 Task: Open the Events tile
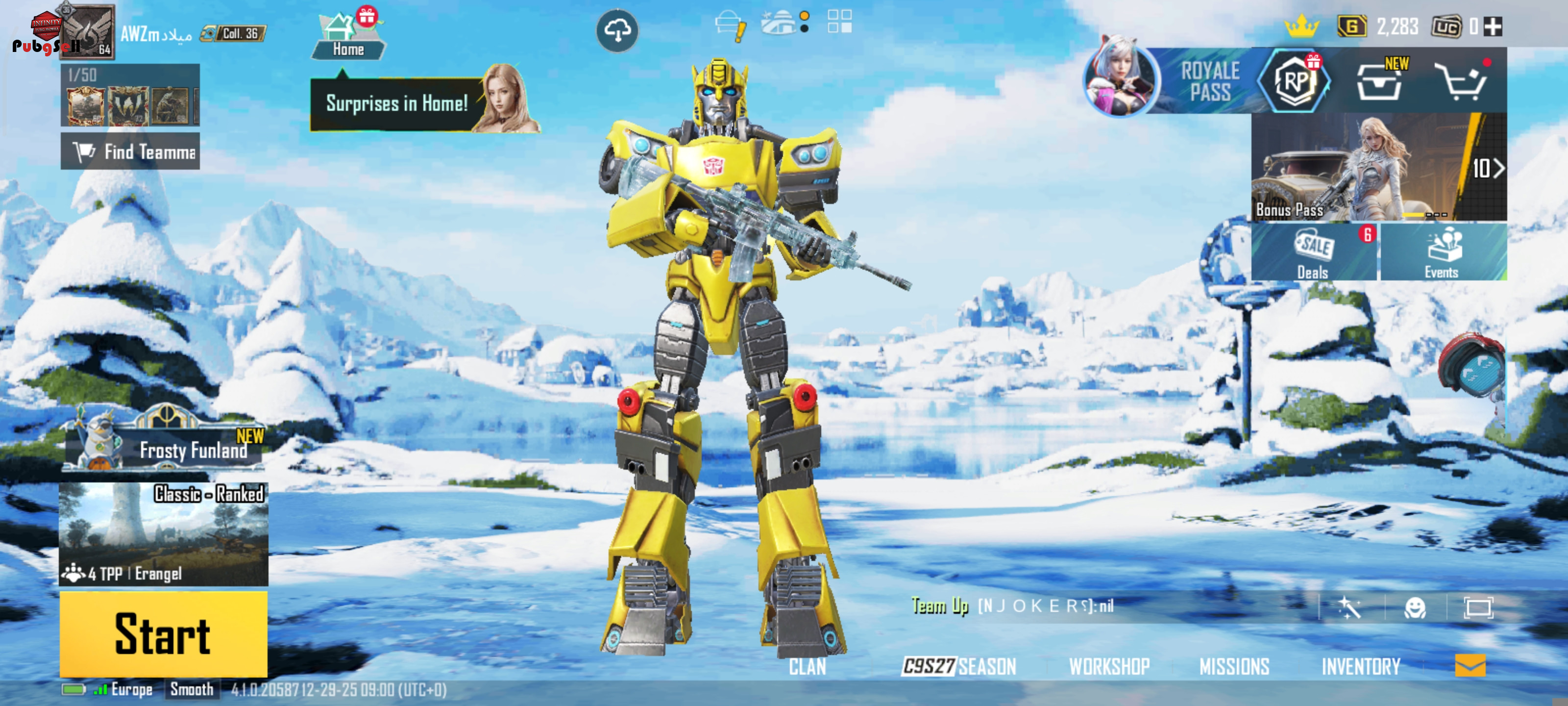pos(1443,252)
